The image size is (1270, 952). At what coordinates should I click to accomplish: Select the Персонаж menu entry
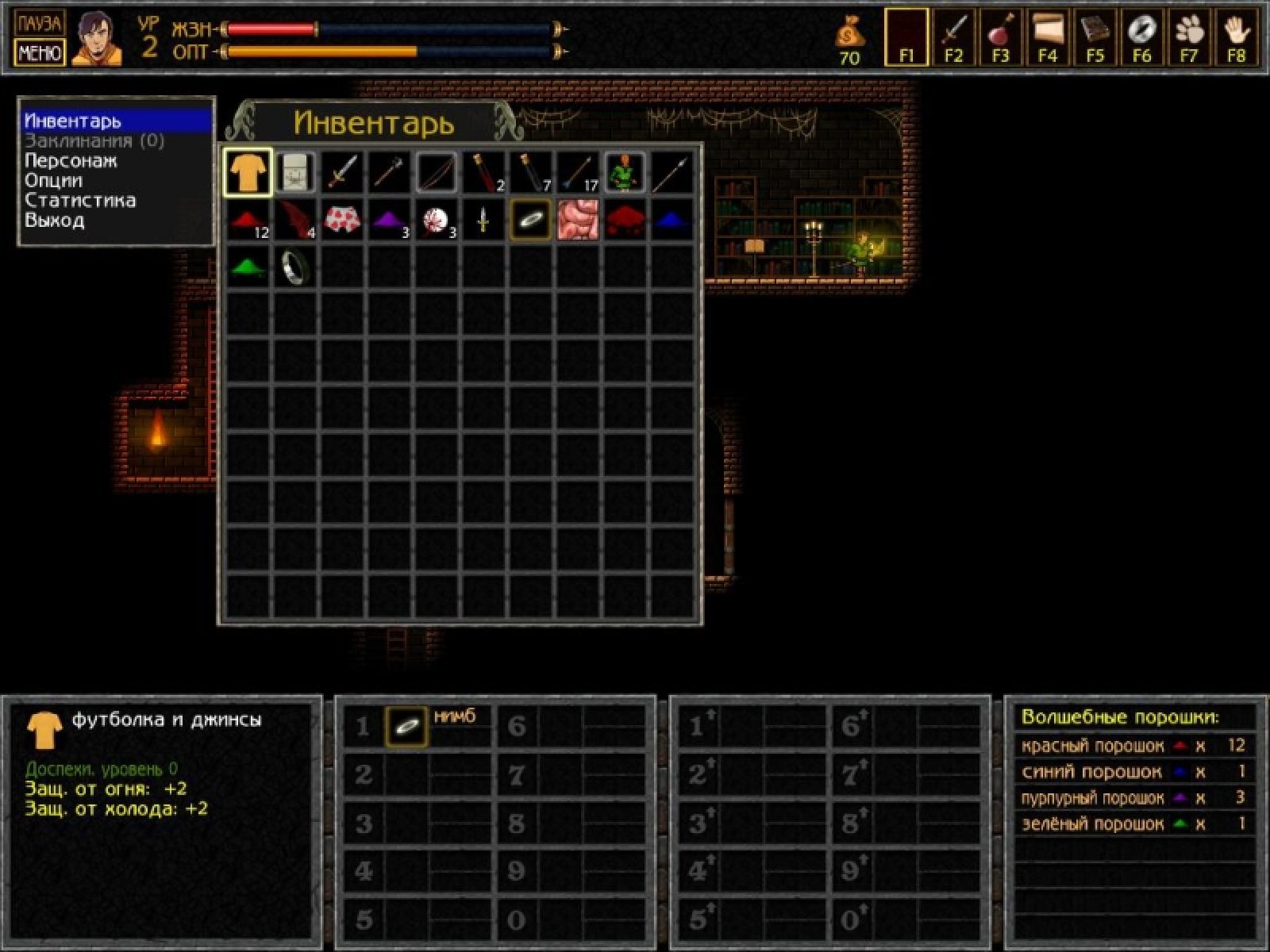tap(71, 161)
